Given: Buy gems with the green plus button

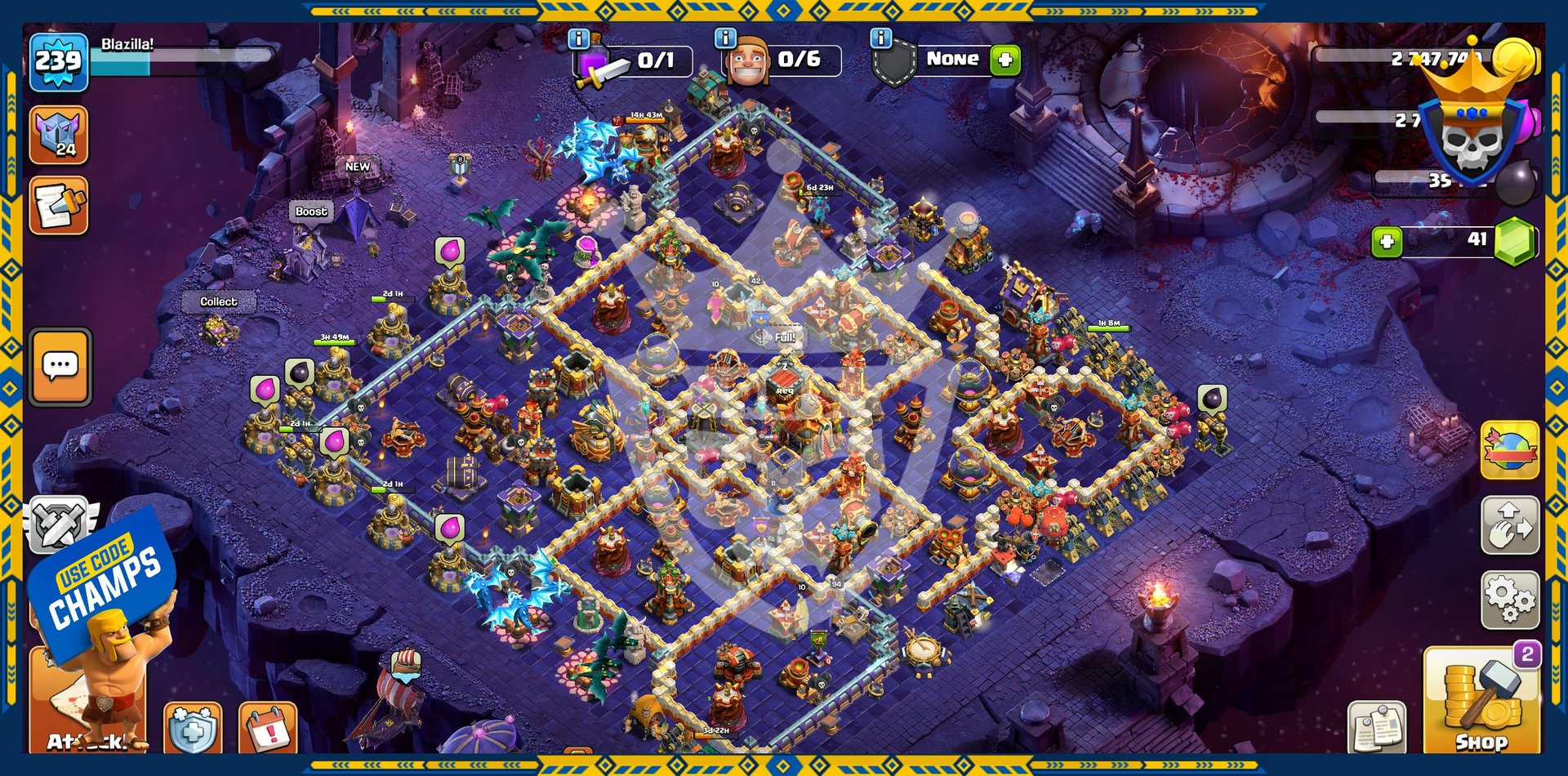Looking at the screenshot, I should [1387, 242].
